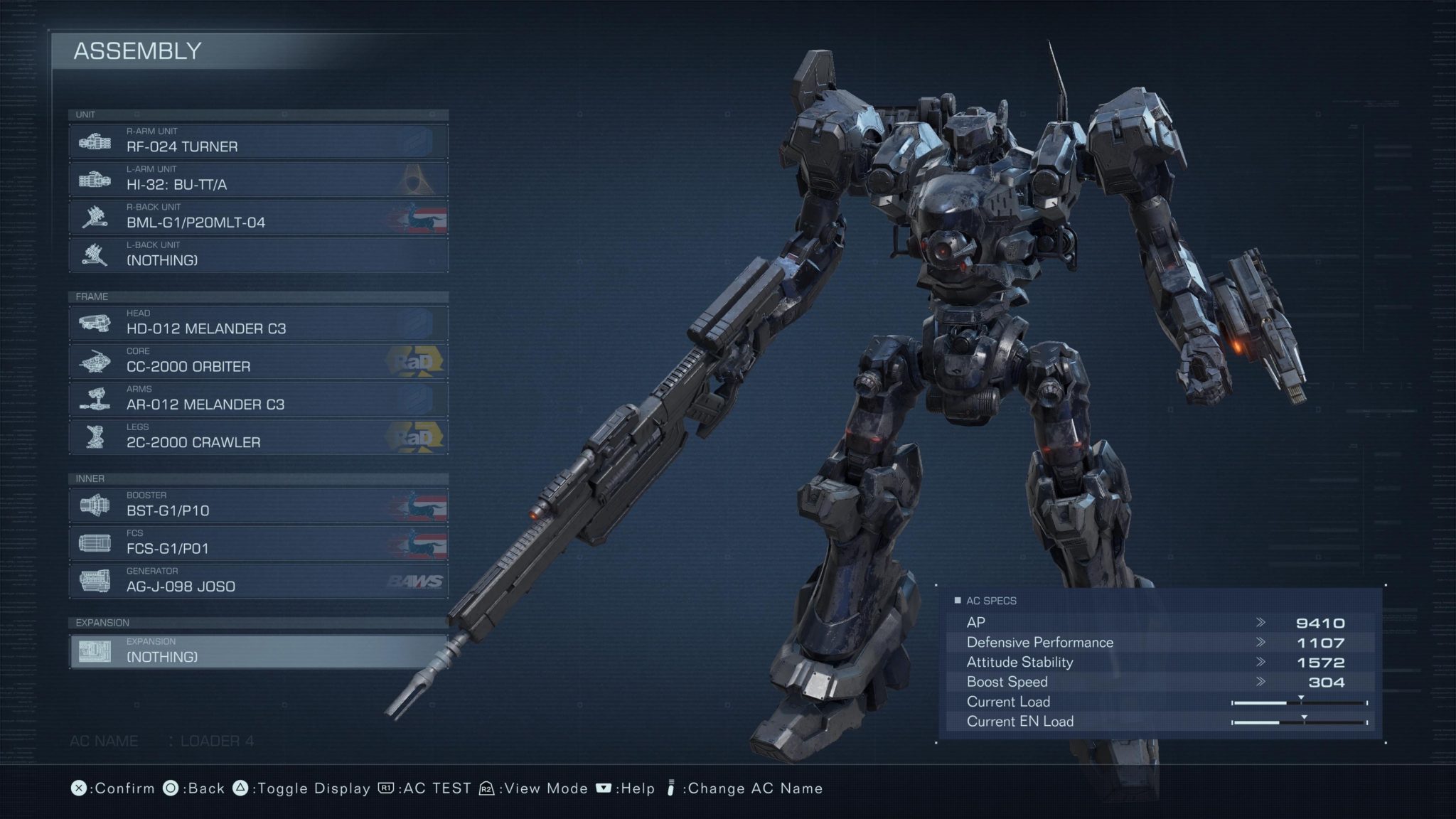Expand the UNIT section header
Screen dimensions: 1456x819
pos(85,114)
